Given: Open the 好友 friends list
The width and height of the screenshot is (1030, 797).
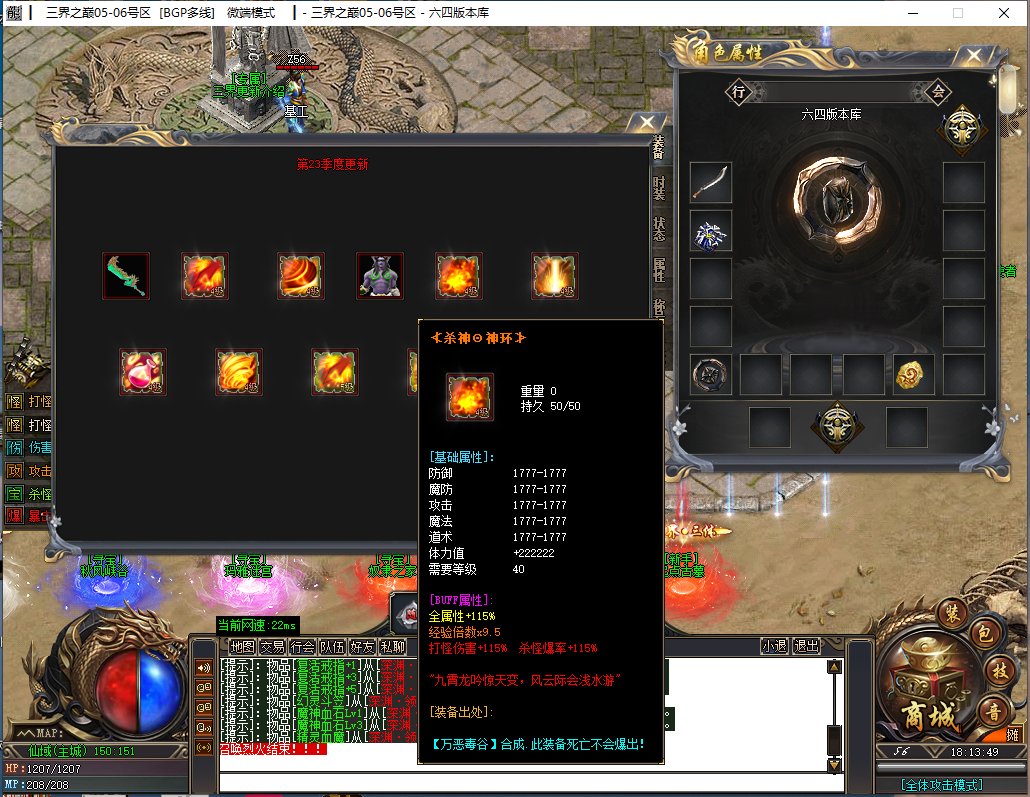Looking at the screenshot, I should click(x=363, y=647).
